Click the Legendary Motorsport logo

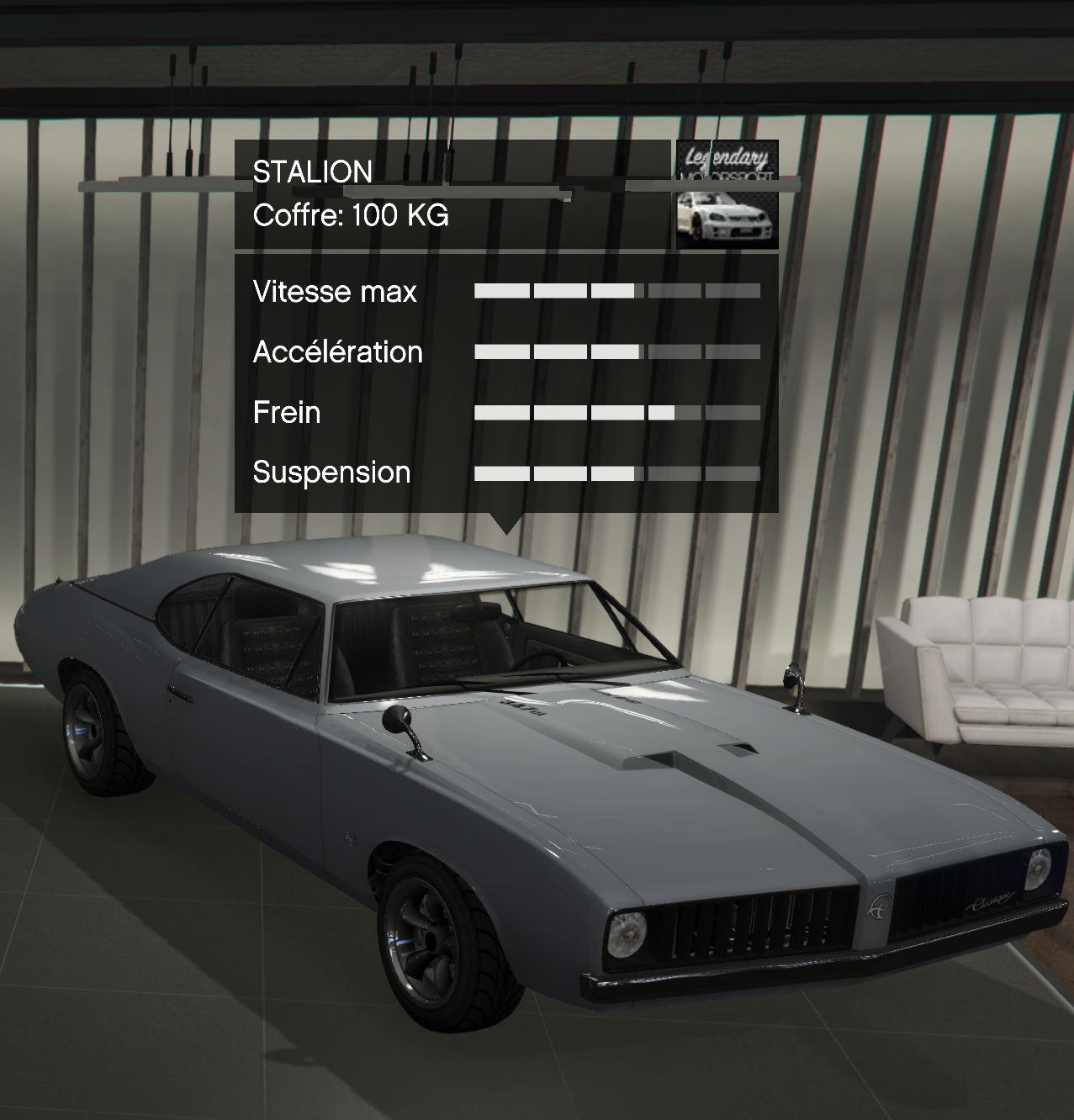(727, 161)
